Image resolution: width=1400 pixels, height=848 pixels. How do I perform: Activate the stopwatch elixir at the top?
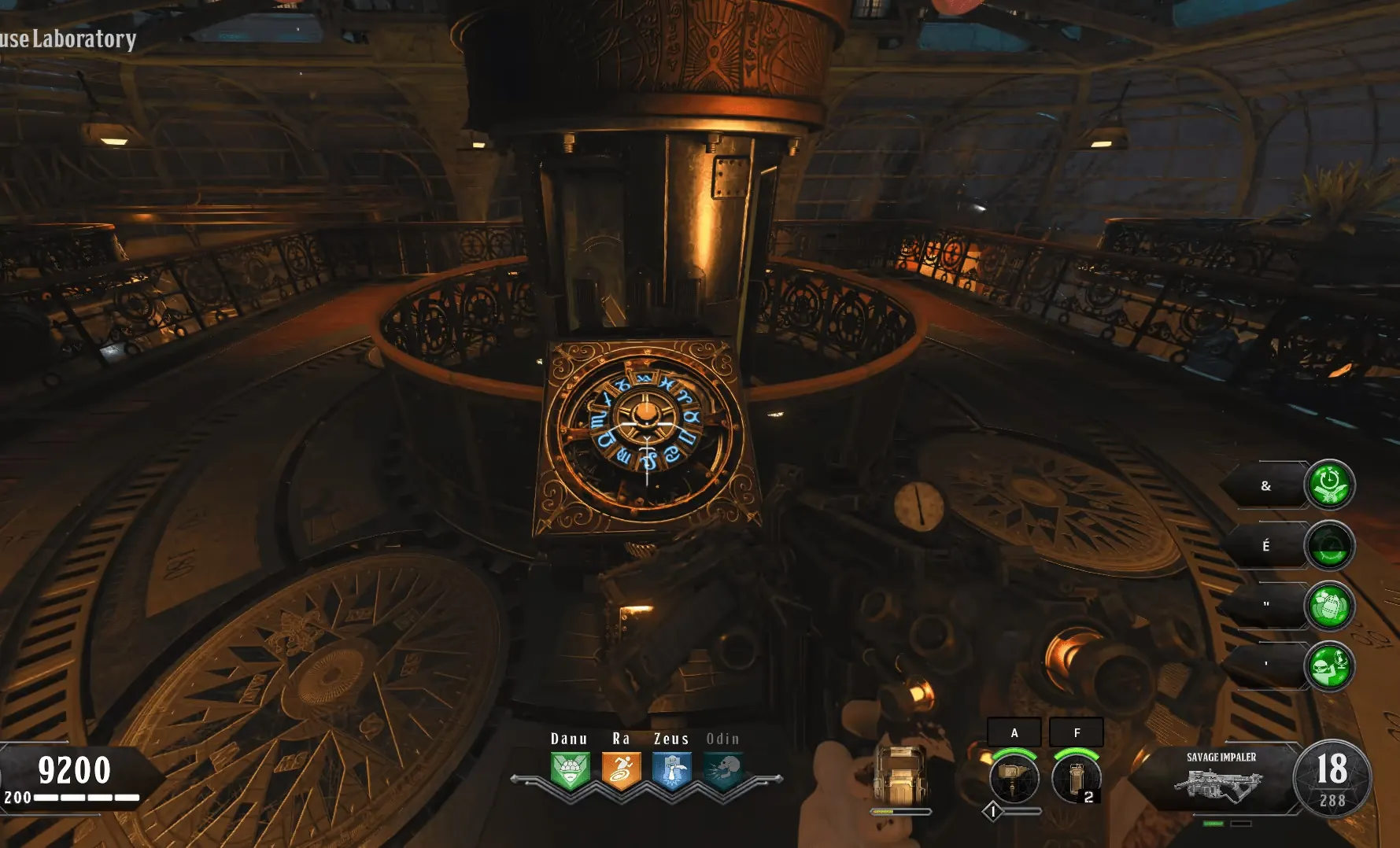1329,485
